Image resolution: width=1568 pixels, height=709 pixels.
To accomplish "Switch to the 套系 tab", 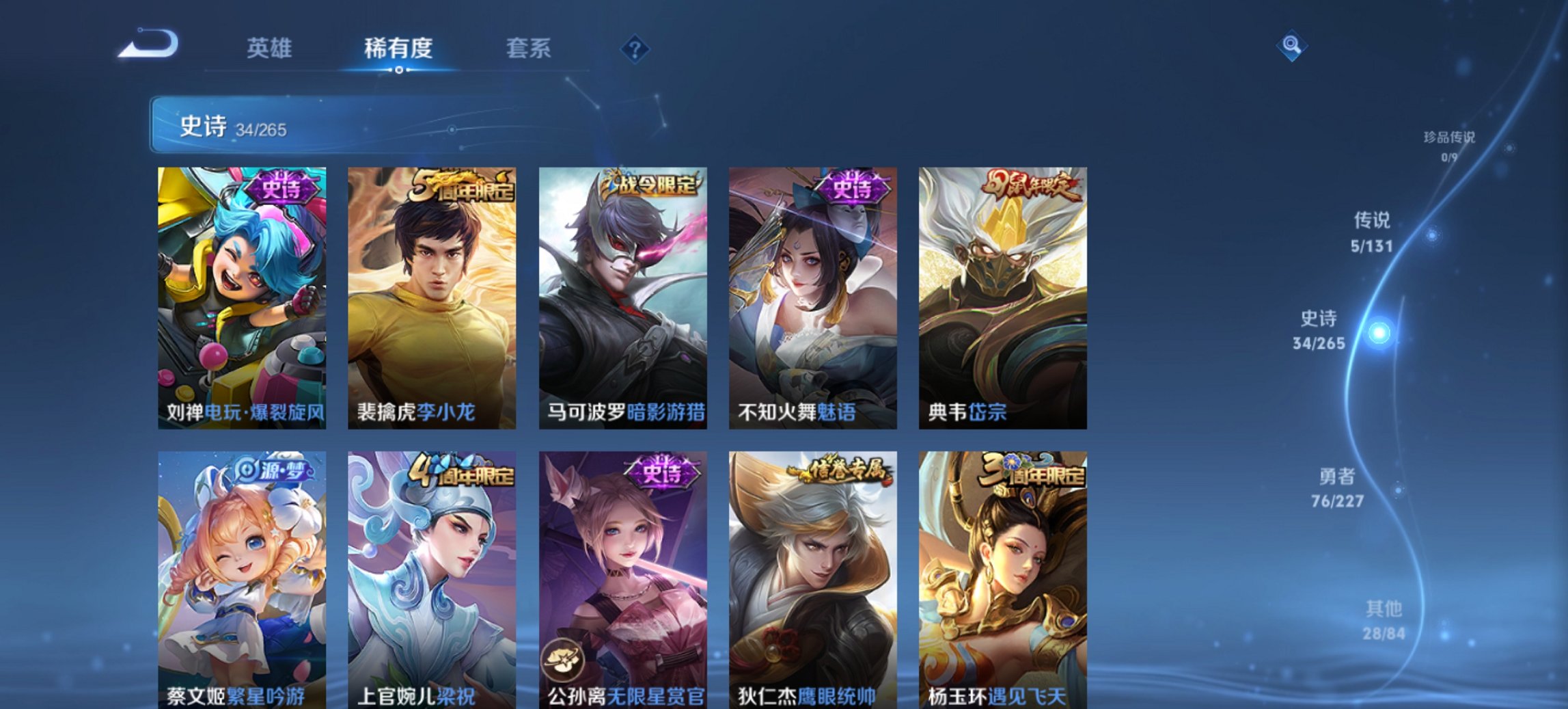I will (x=529, y=48).
